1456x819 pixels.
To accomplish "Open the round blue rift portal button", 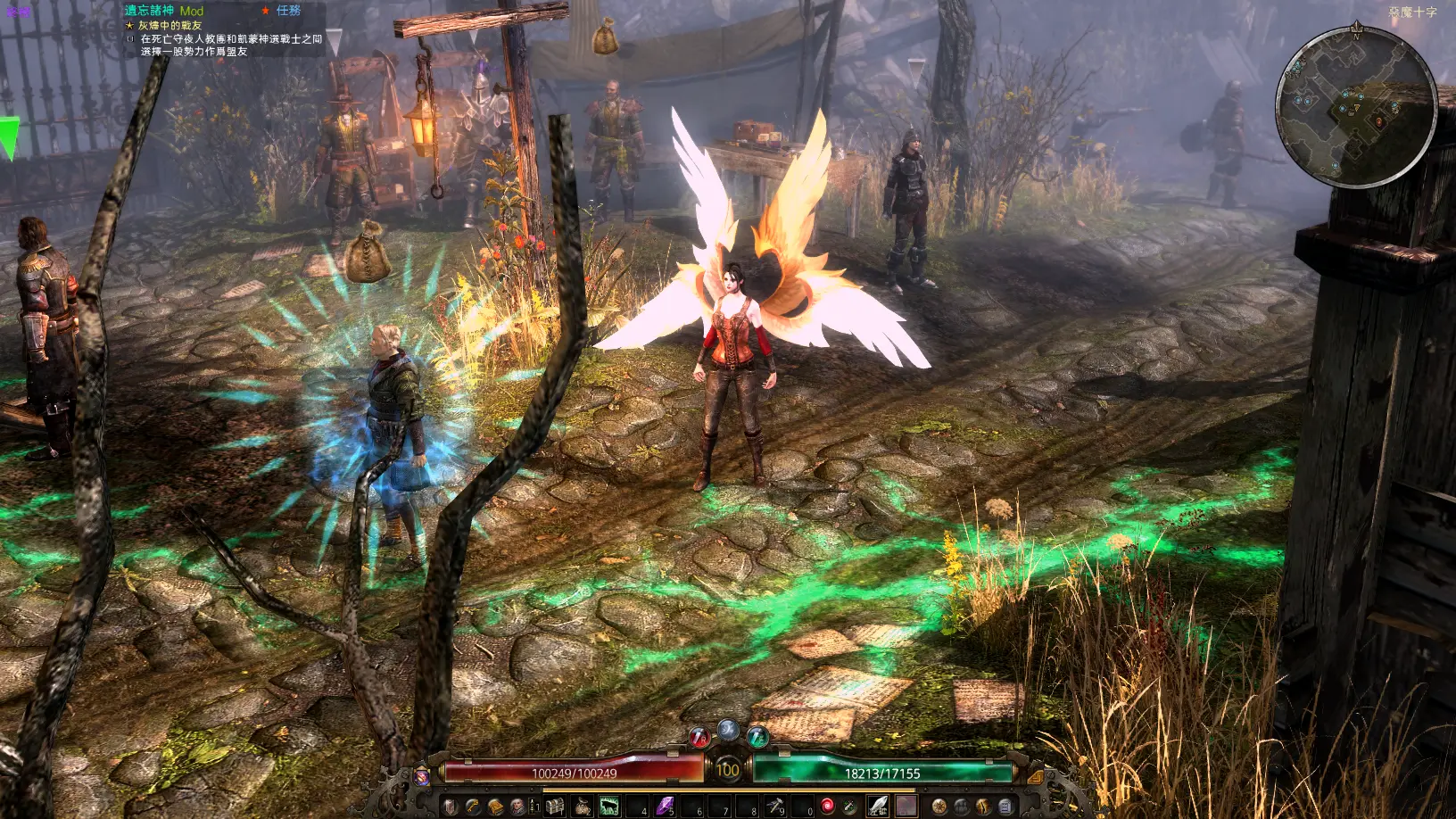I will pos(728,731).
